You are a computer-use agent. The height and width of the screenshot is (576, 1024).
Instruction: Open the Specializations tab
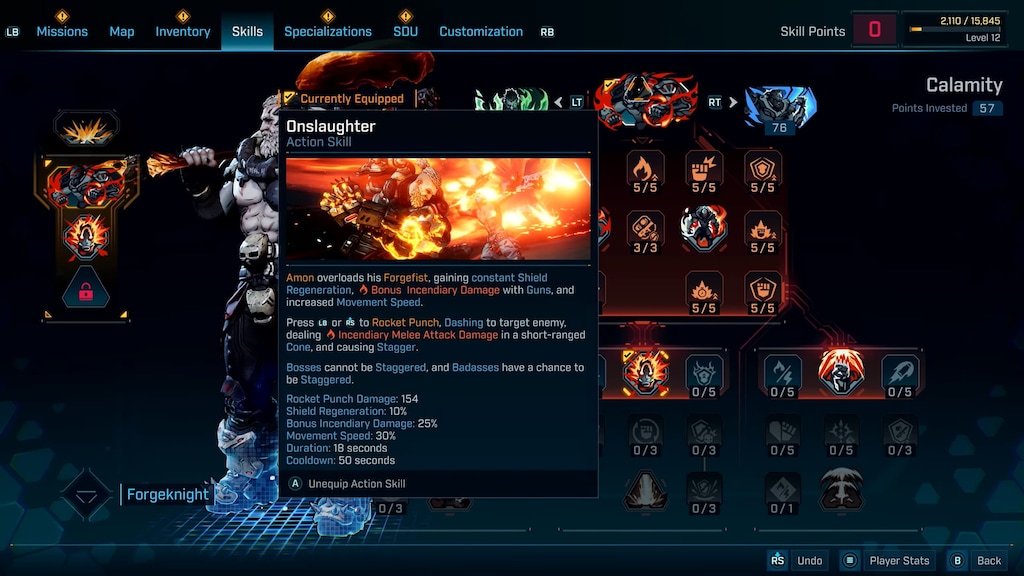coord(327,31)
